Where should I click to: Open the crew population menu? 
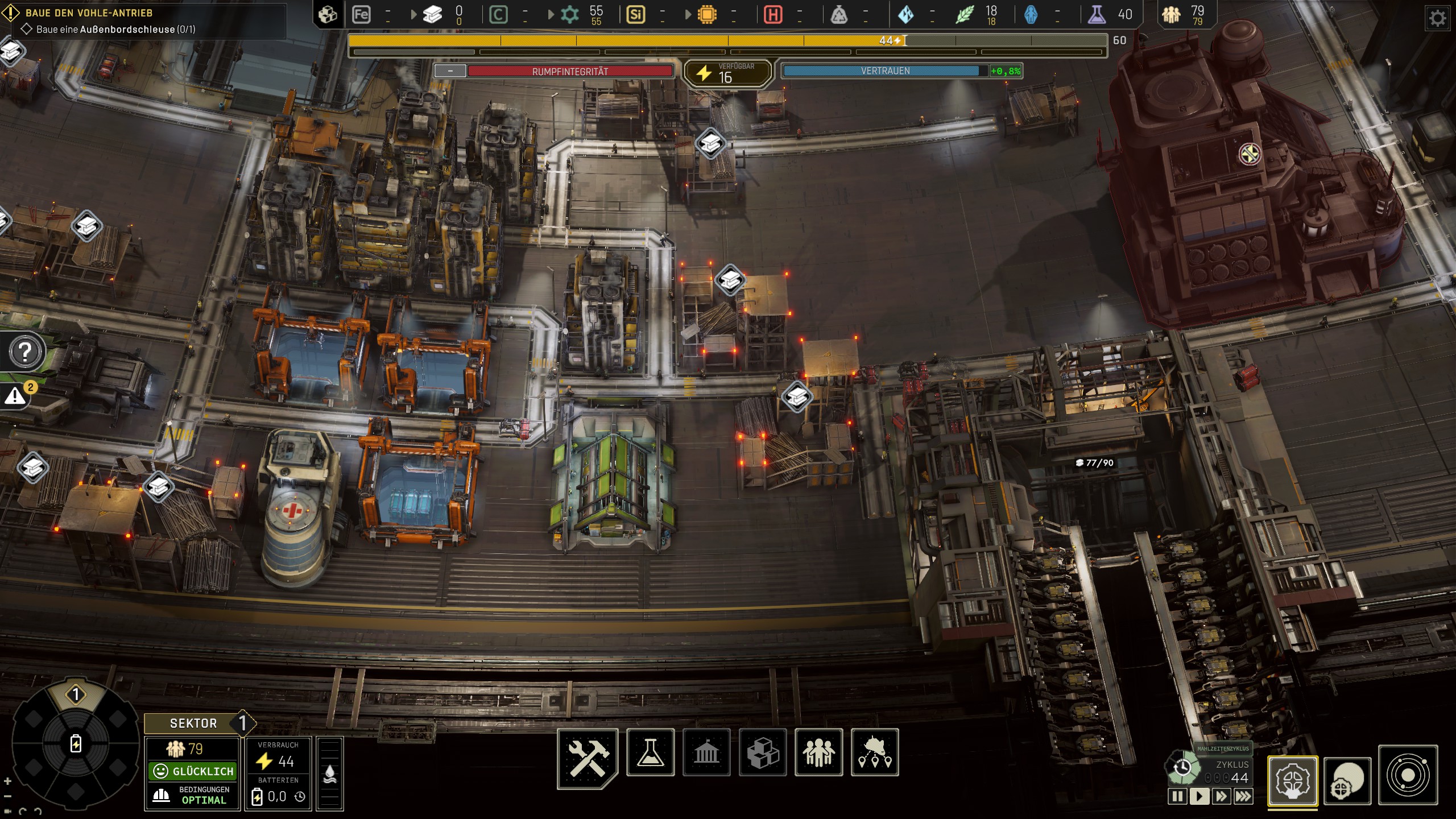click(x=818, y=752)
